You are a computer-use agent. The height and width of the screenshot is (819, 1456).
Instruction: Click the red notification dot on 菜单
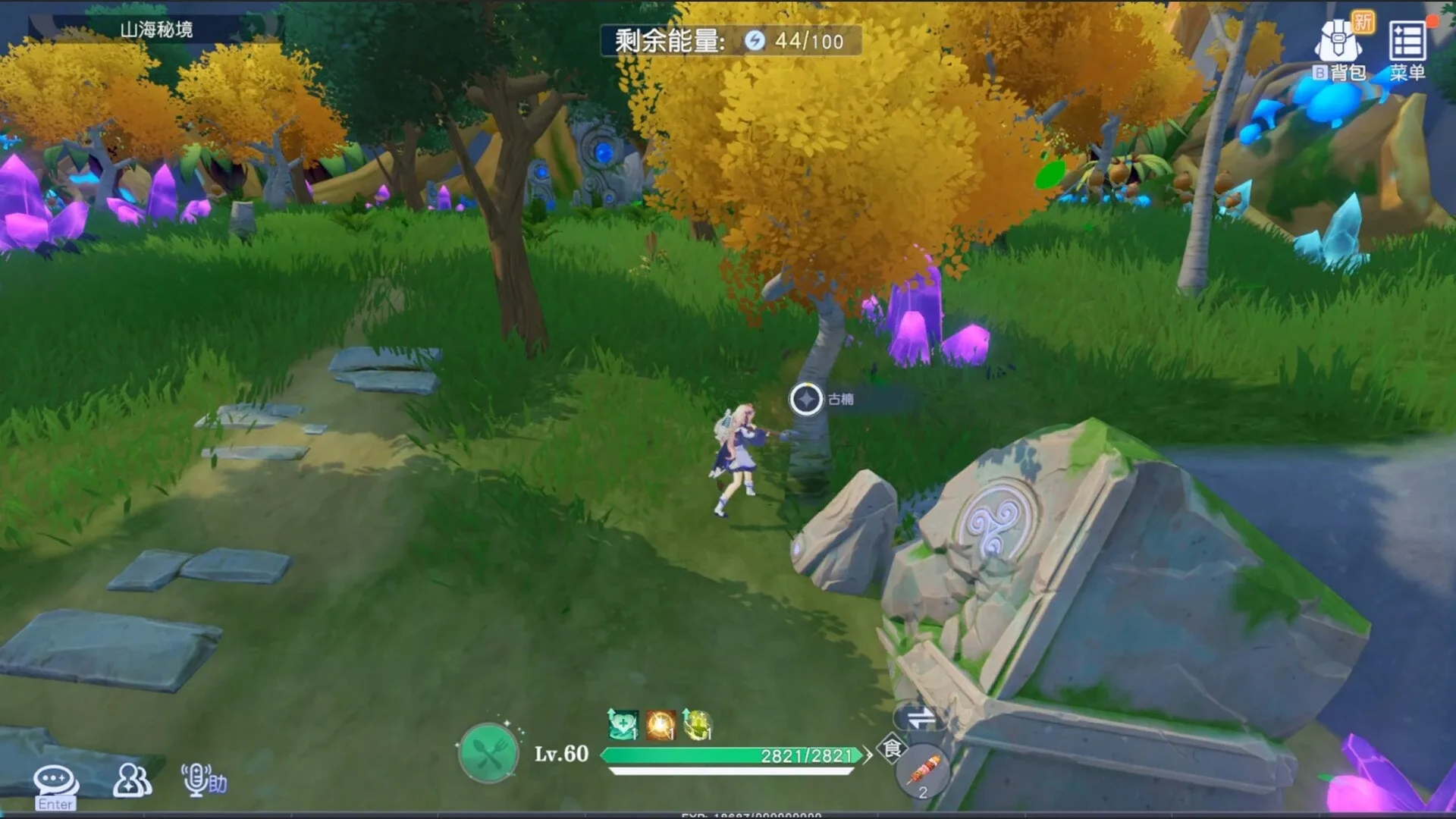pyautogui.click(x=1432, y=21)
